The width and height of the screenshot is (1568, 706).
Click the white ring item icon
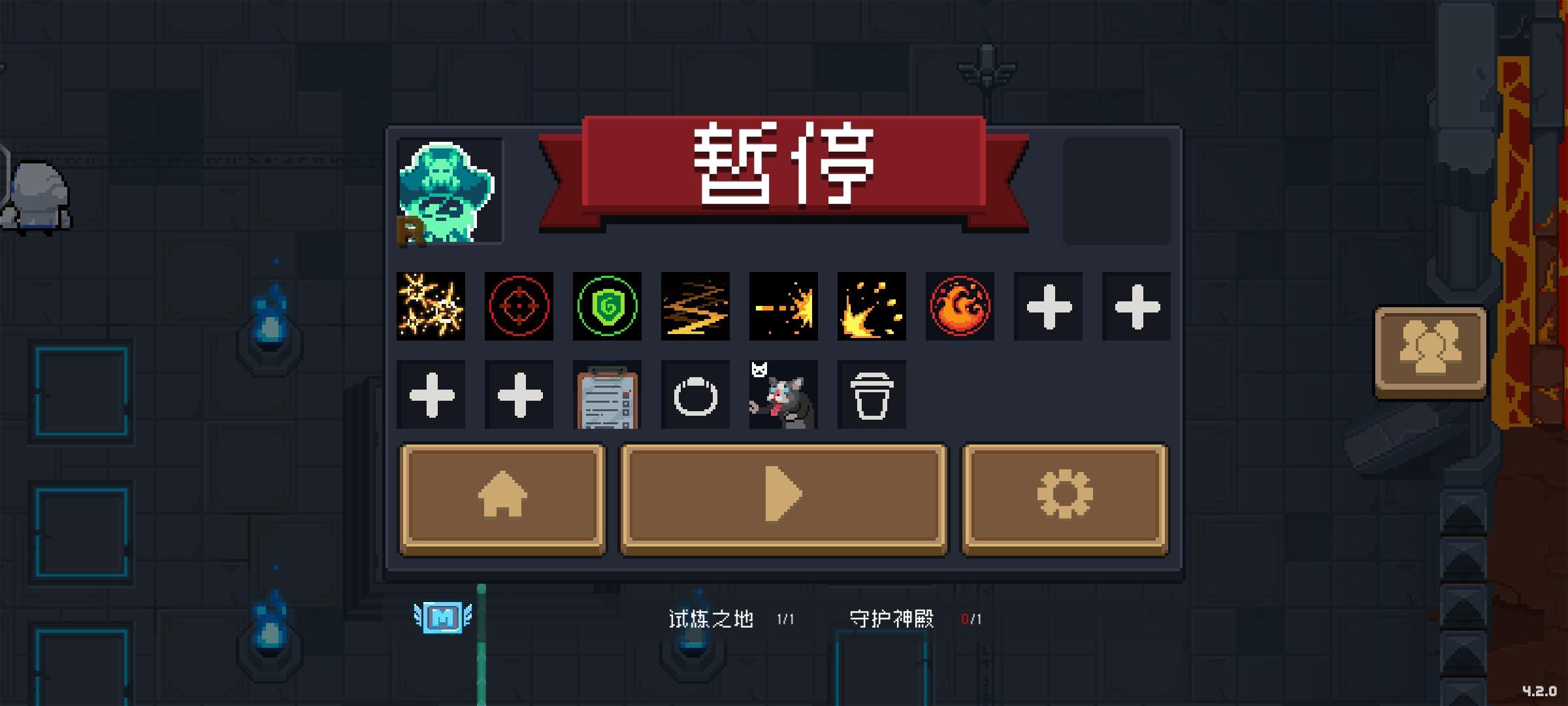click(694, 395)
